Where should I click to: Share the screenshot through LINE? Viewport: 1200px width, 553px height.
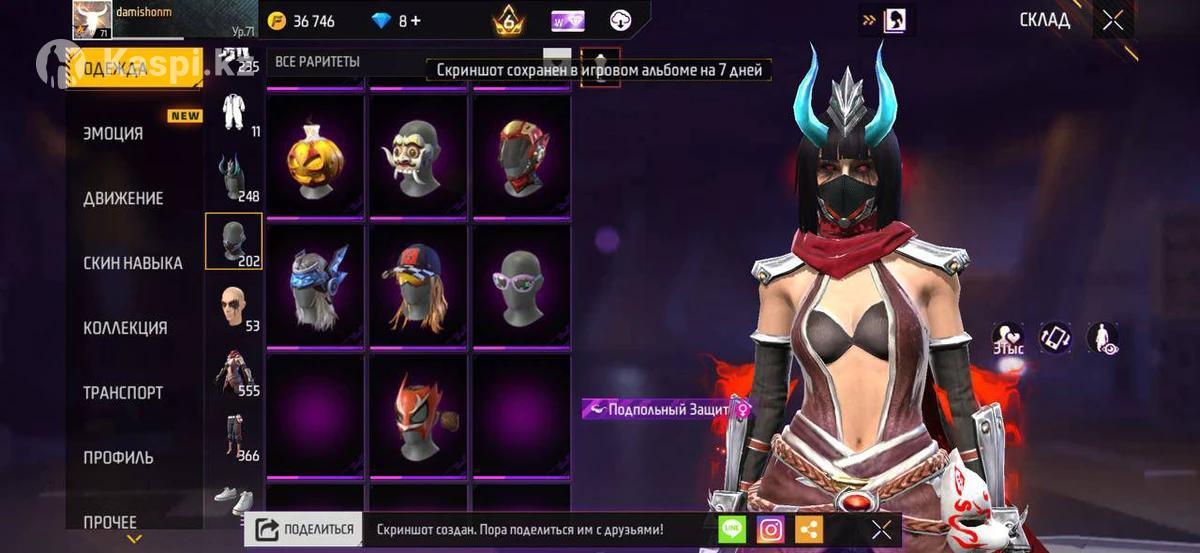pos(732,530)
